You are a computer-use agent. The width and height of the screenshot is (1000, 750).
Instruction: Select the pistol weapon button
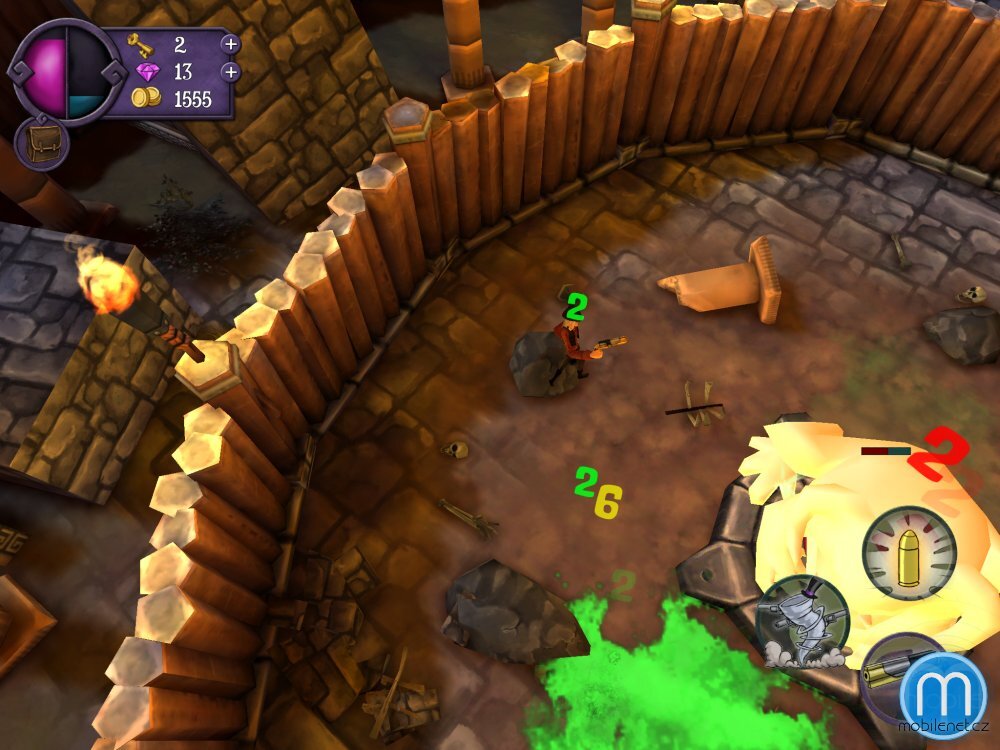(888, 672)
